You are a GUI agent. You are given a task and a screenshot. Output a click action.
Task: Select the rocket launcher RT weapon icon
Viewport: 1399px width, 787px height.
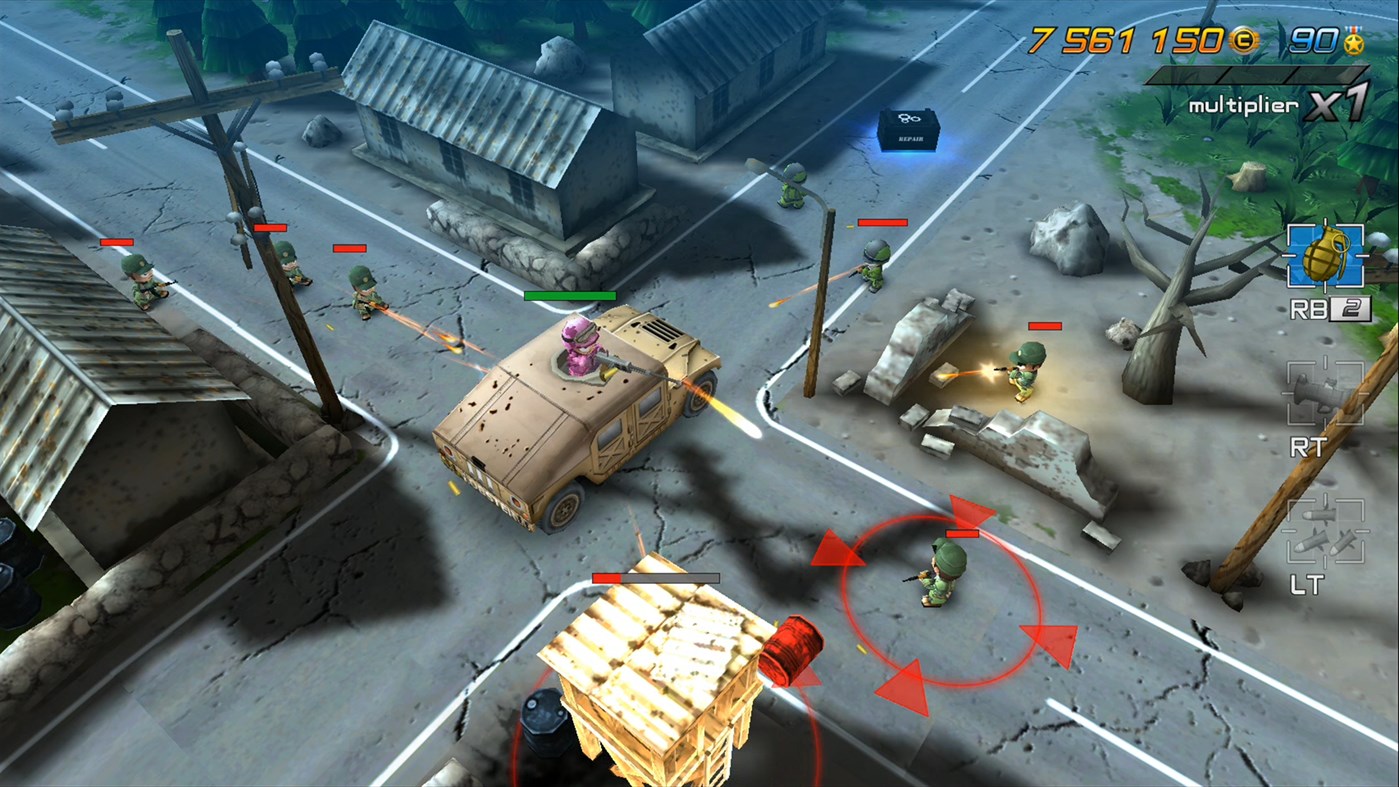[1327, 394]
